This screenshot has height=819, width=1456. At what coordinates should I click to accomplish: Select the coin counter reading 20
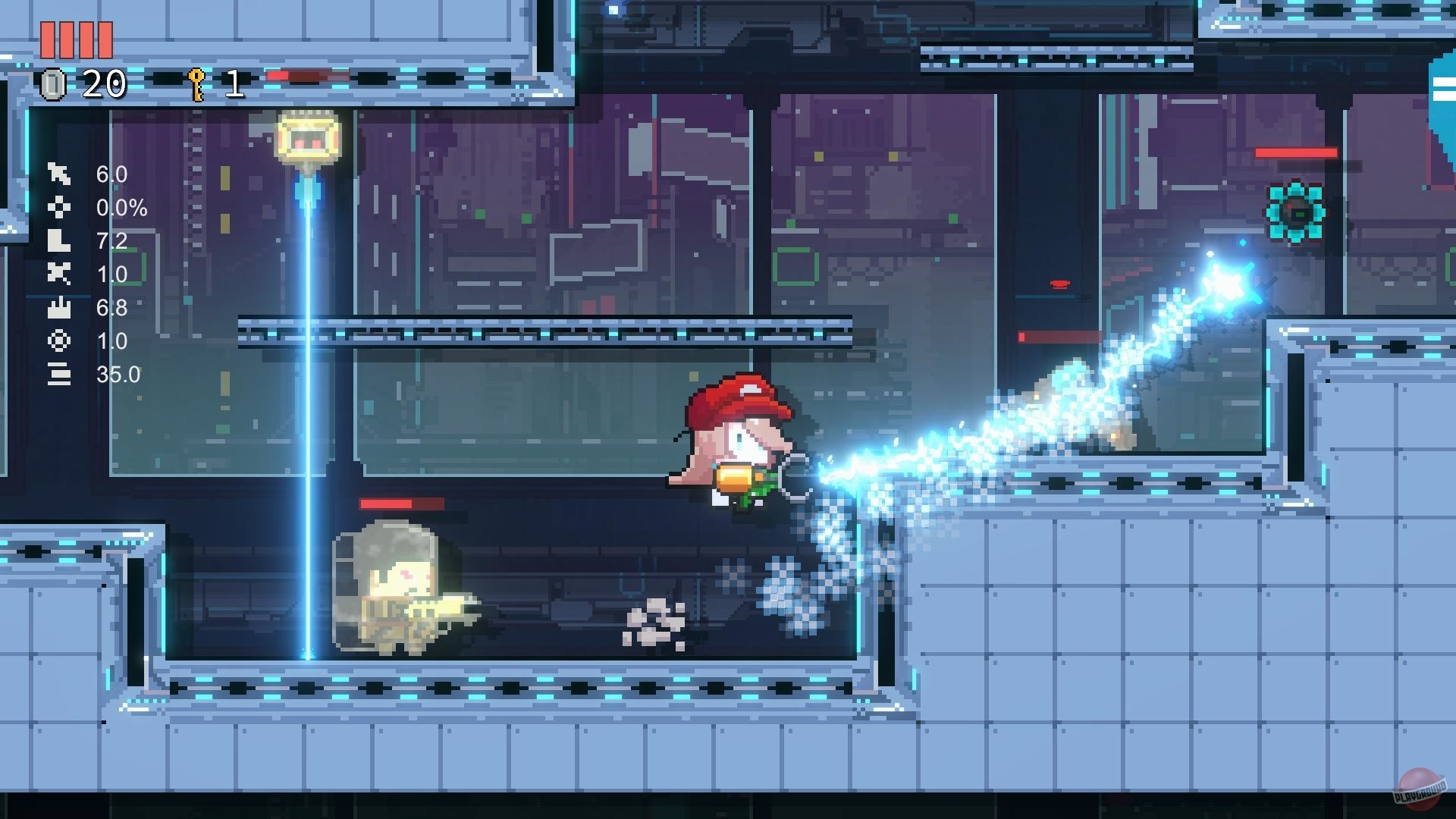[105, 85]
